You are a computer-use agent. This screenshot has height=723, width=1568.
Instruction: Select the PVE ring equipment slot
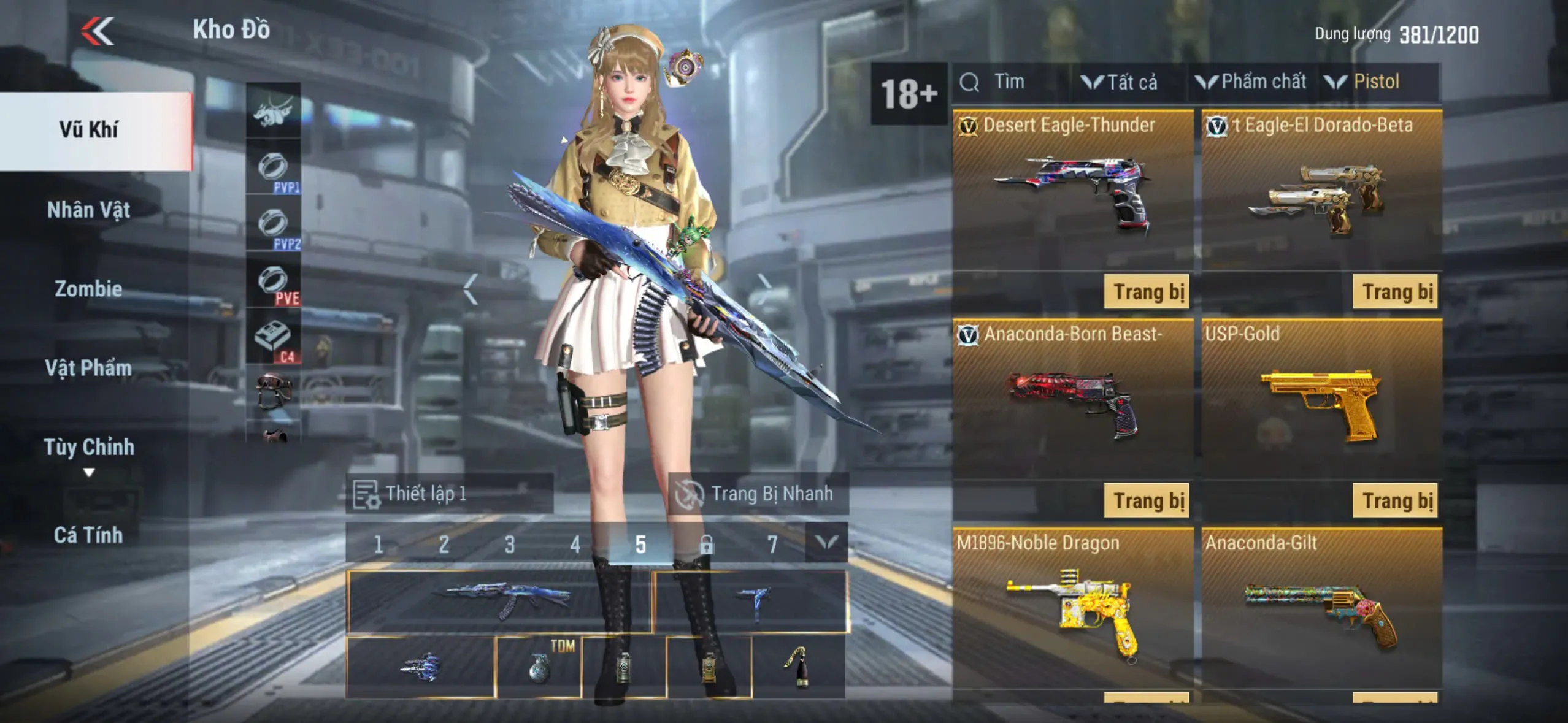274,283
